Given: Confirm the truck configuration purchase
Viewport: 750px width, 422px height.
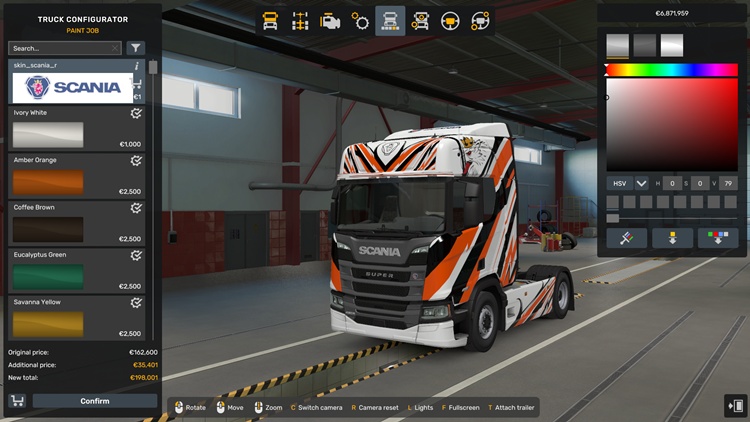Looking at the screenshot, I should coord(95,401).
